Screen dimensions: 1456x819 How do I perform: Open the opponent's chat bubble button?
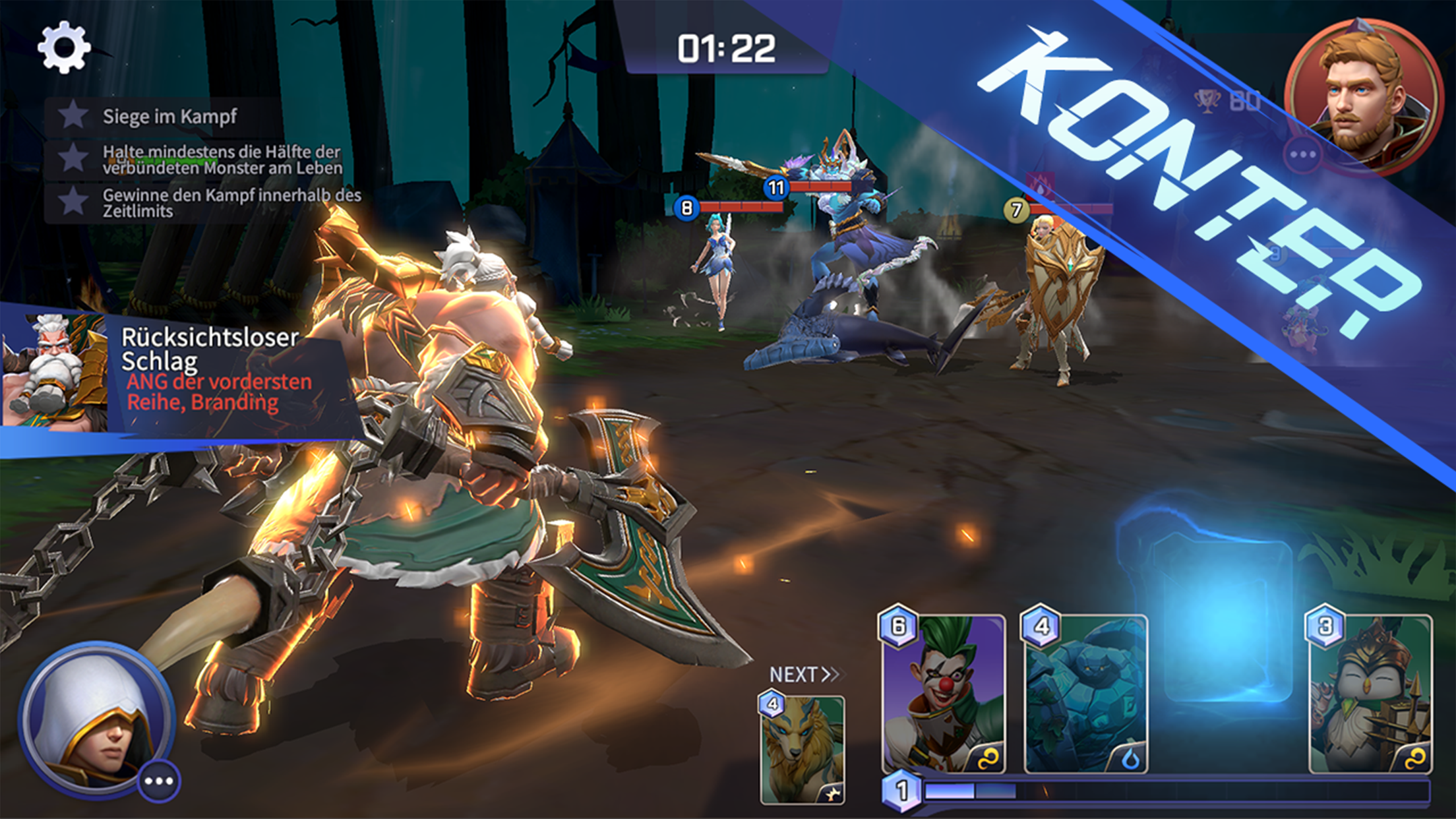tap(1302, 155)
